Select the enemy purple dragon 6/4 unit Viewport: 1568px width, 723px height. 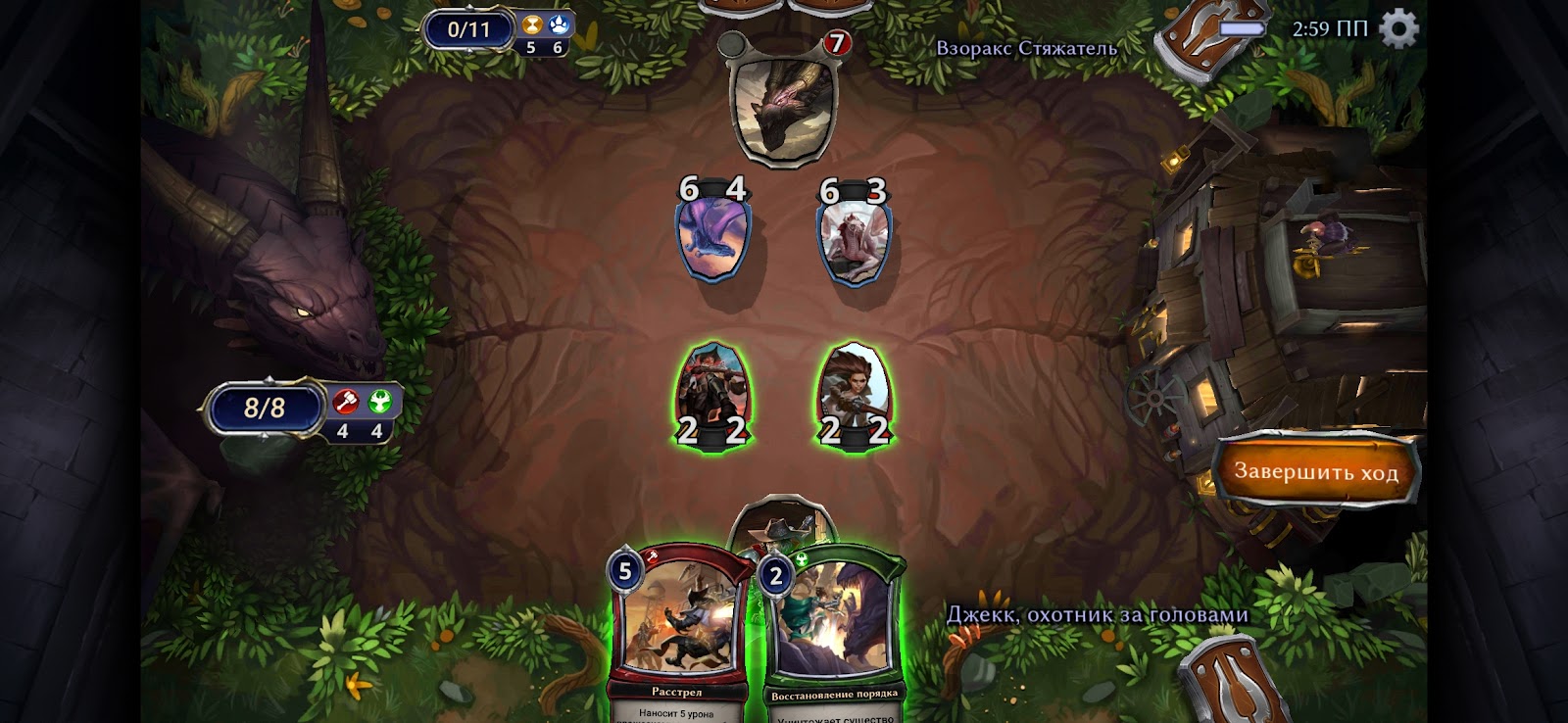(x=712, y=235)
